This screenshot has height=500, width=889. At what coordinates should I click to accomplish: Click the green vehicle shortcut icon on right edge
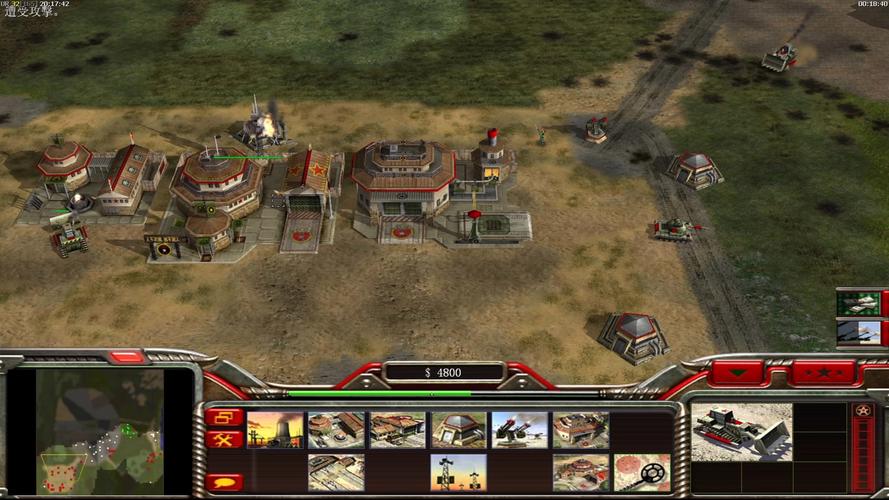[859, 303]
